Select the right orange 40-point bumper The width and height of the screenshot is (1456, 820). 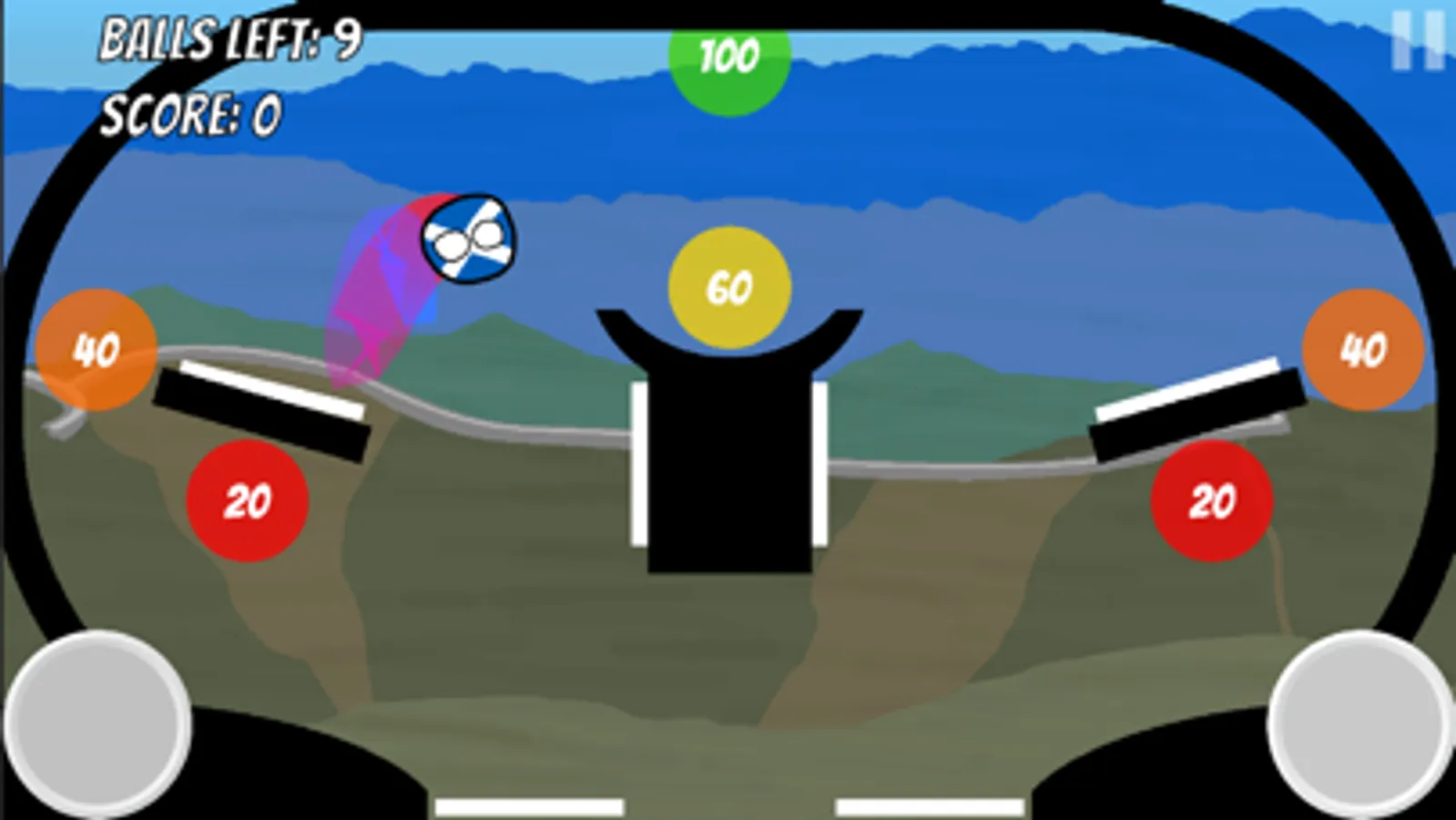click(1360, 351)
